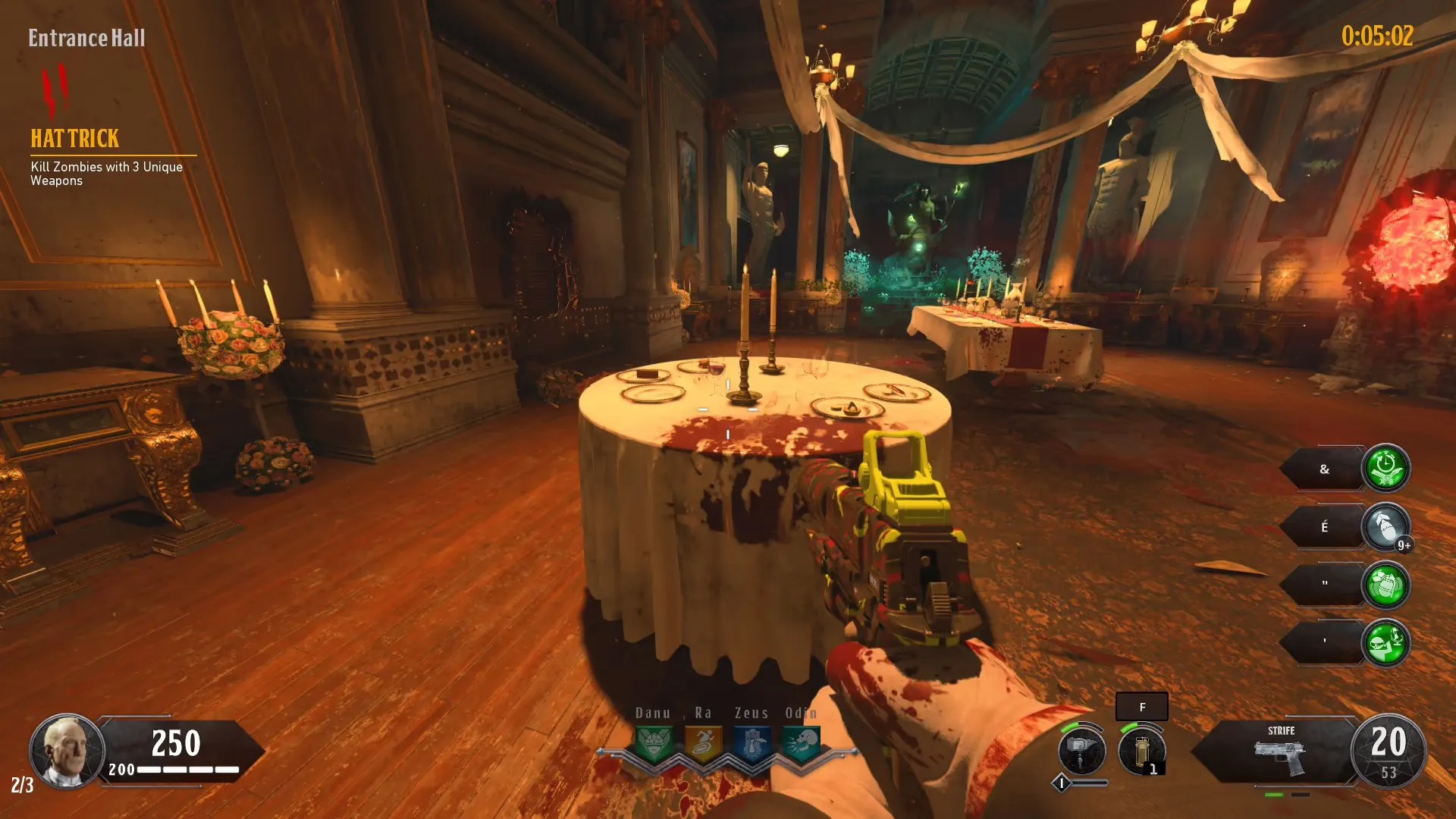This screenshot has width=1456, height=819.
Task: Activate the globe and helmet elixir icon
Action: click(1385, 643)
